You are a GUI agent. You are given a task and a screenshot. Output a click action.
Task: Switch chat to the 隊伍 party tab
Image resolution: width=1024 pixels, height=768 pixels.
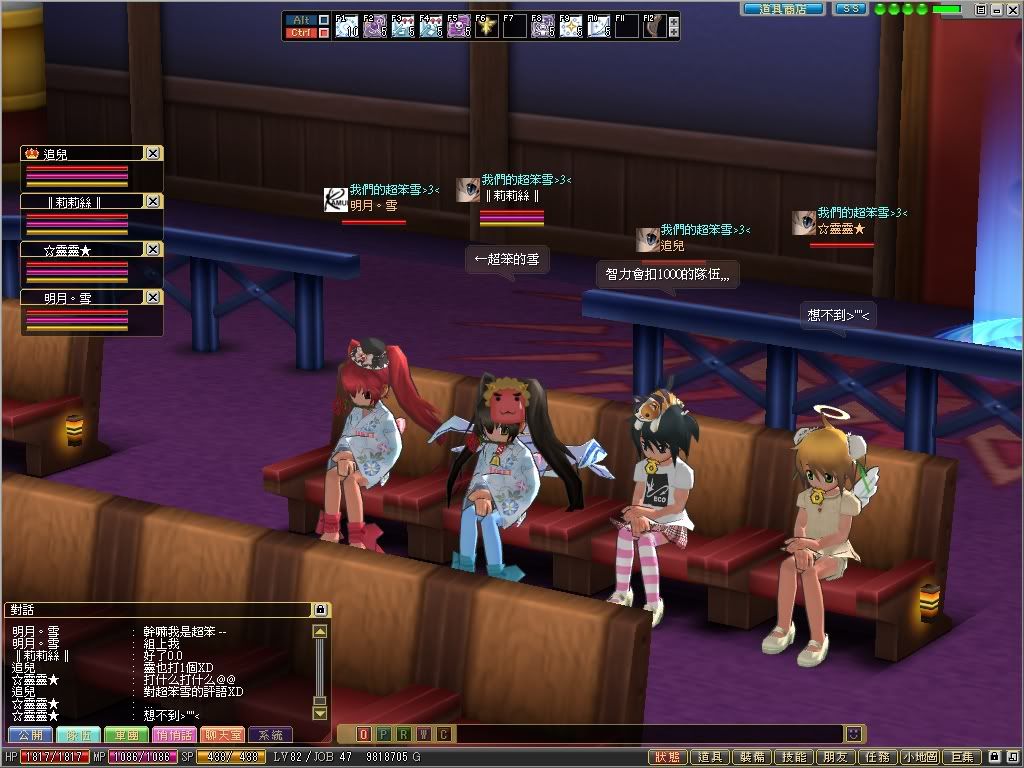click(x=79, y=735)
